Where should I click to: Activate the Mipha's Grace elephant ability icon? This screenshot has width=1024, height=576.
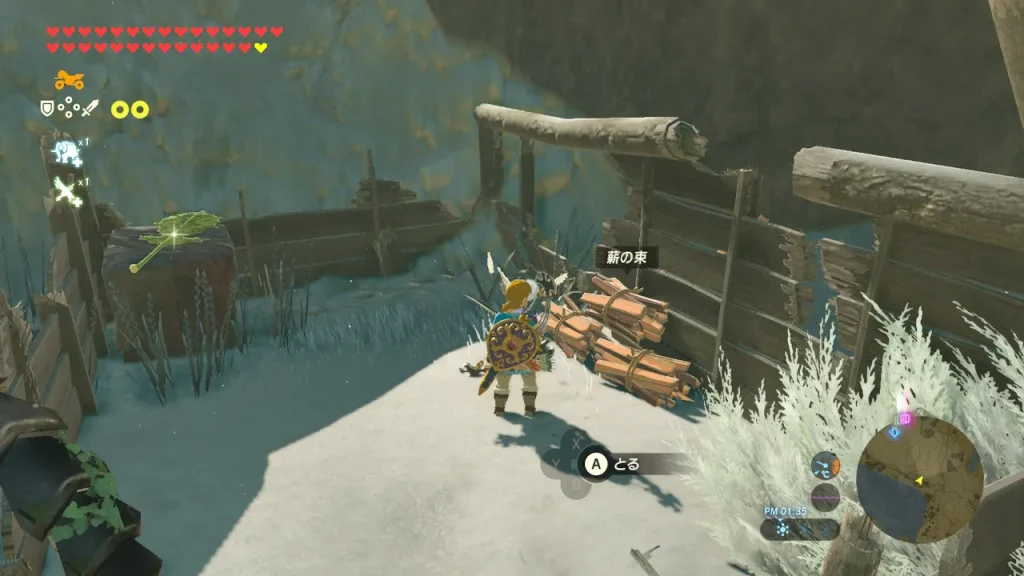[67, 152]
